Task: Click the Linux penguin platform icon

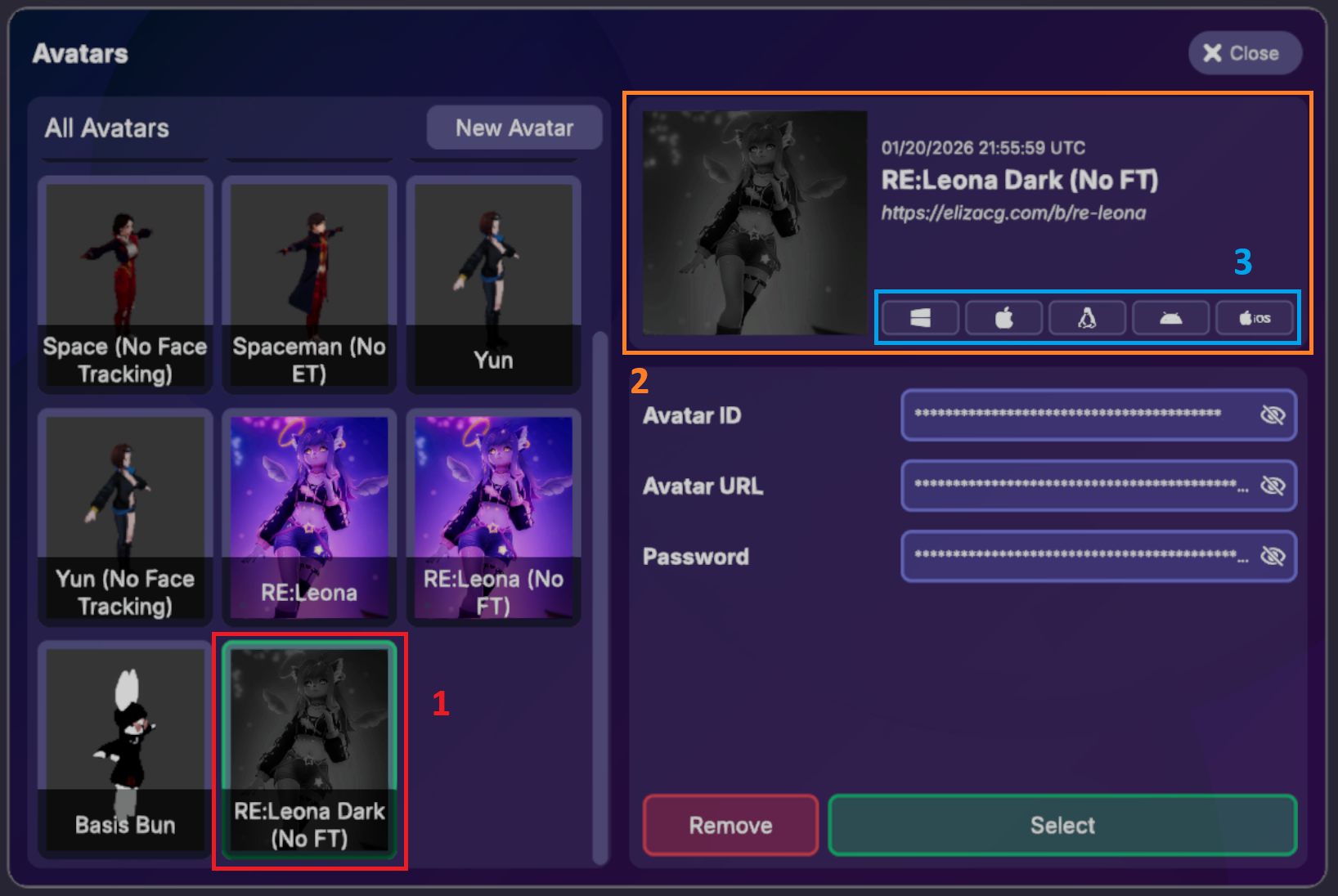Action: pyautogui.click(x=1088, y=318)
